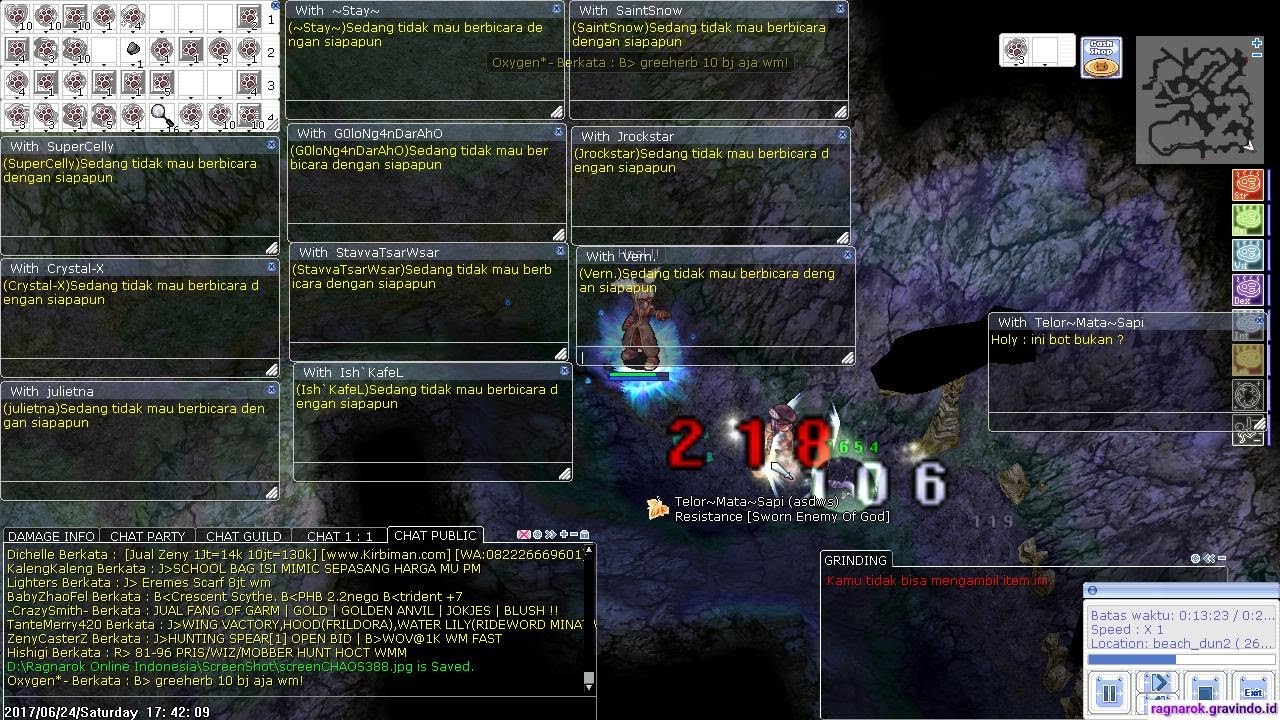Toggle the chat window lock padlock
Image resolution: width=1280 pixels, height=720 pixels.
tap(585, 534)
